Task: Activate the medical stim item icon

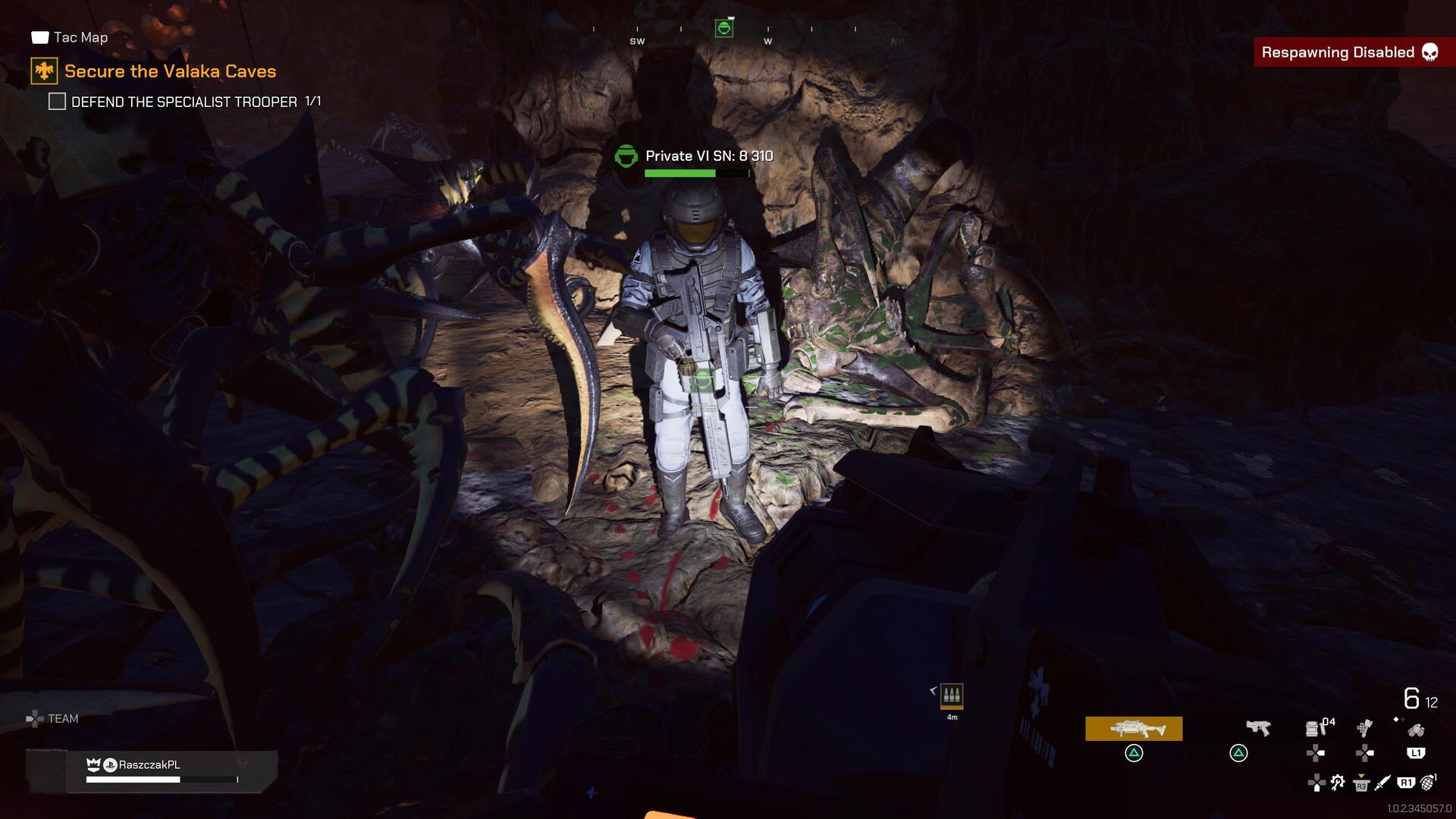Action: (1364, 728)
